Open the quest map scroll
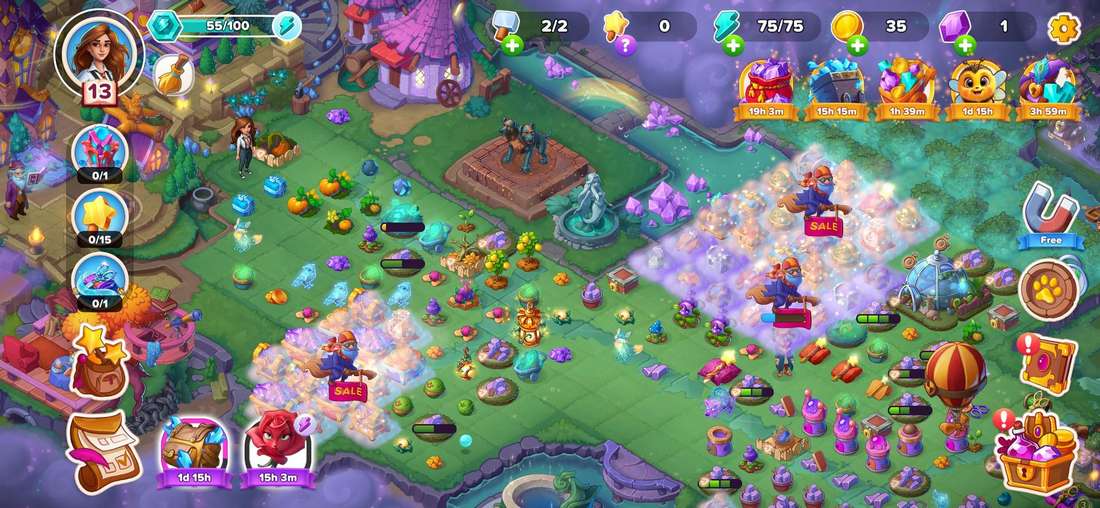Image resolution: width=1100 pixels, height=508 pixels. coord(101,451)
